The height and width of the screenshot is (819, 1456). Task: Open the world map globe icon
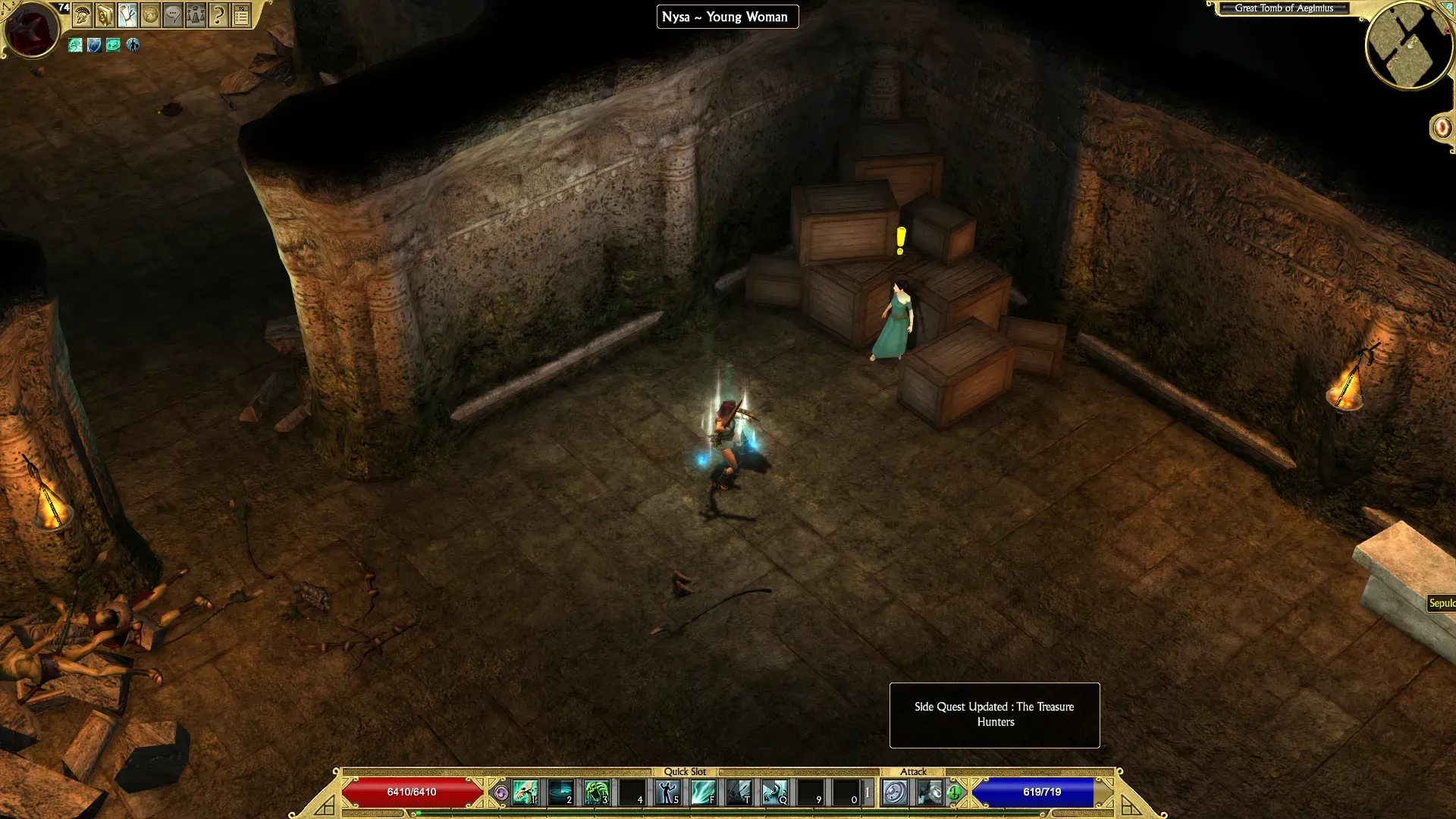(150, 15)
